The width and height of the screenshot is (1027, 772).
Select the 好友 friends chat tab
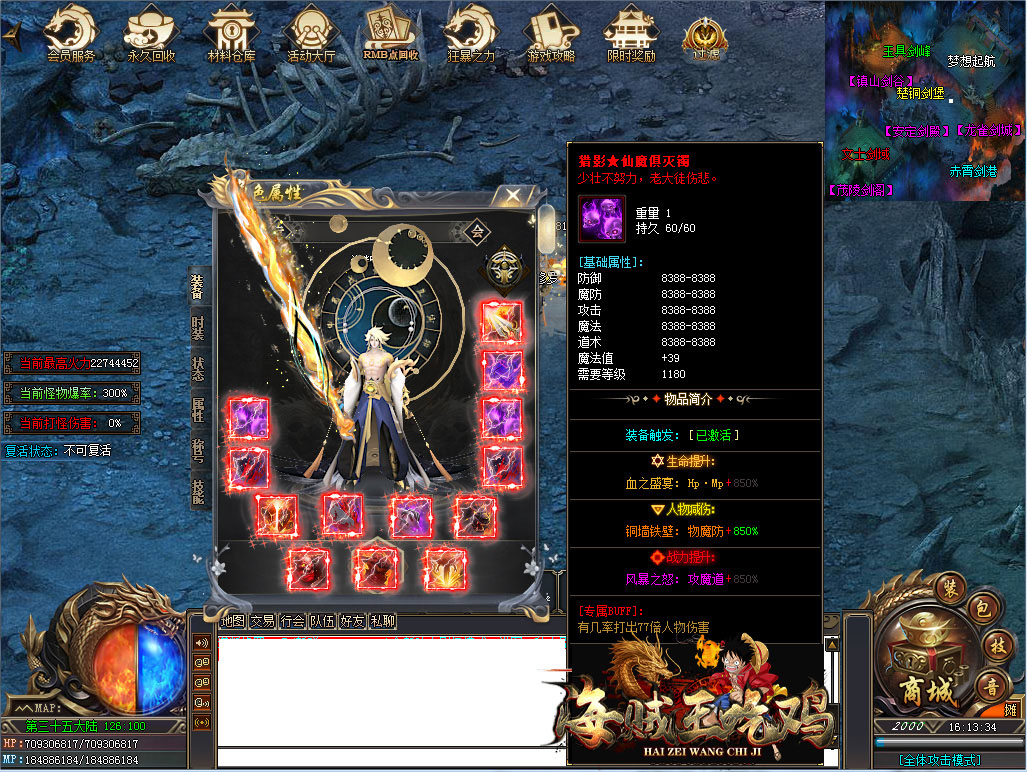[352, 621]
